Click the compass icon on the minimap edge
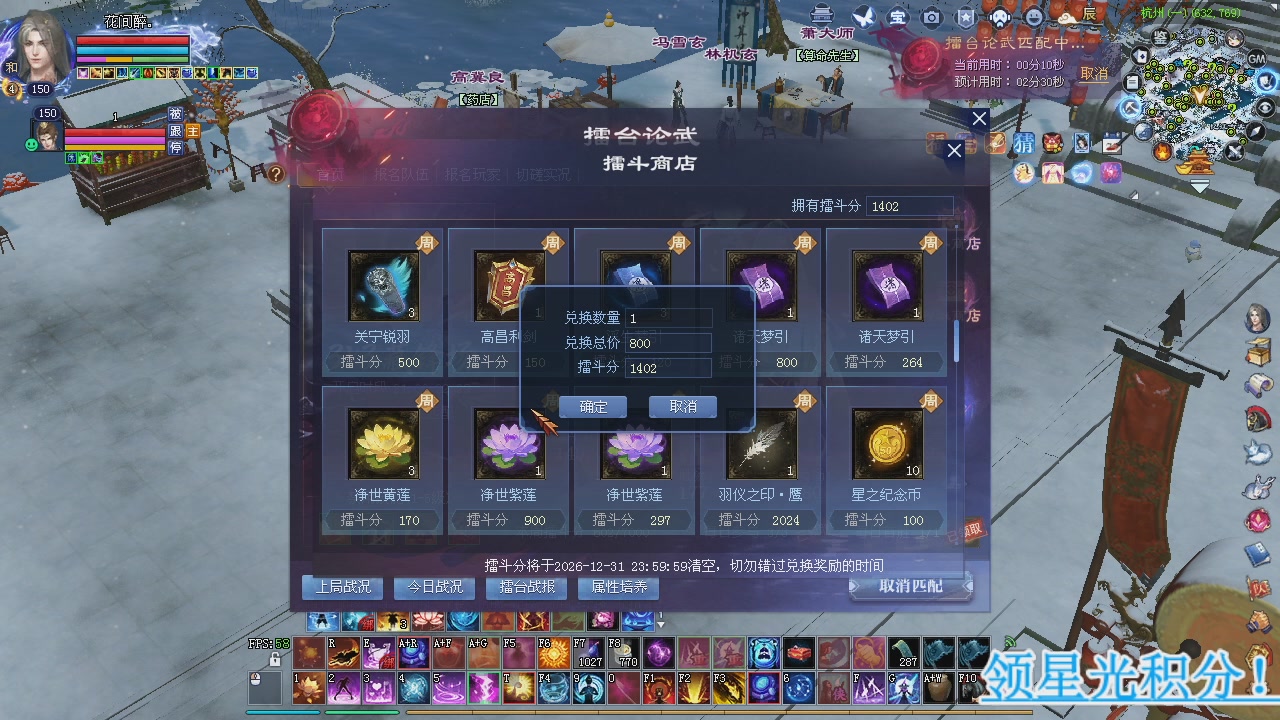Viewport: 1280px width, 720px height. click(1253, 131)
